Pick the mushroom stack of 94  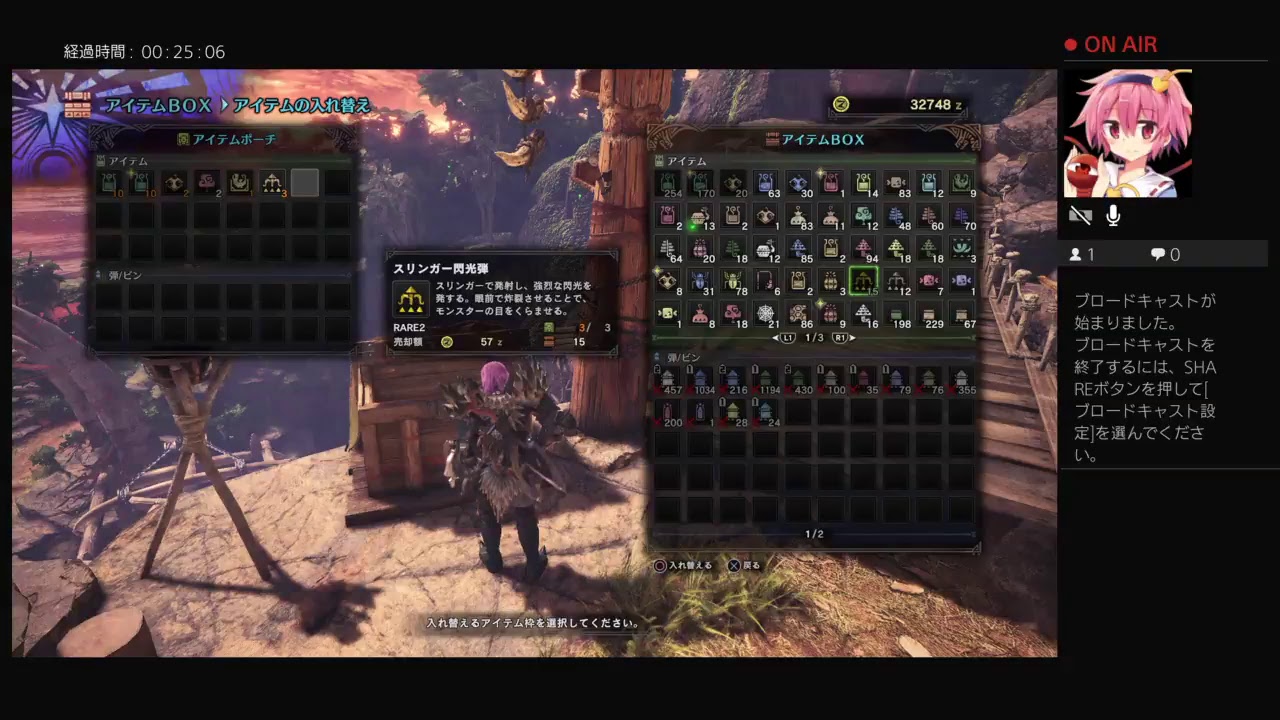(x=863, y=248)
